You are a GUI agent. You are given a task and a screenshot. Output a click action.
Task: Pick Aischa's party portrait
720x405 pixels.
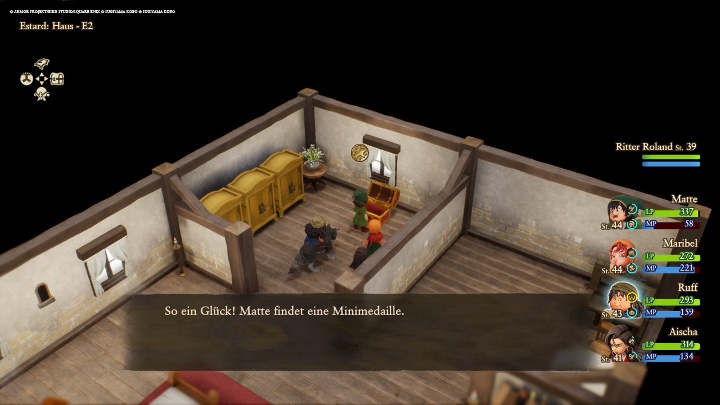tap(621, 341)
